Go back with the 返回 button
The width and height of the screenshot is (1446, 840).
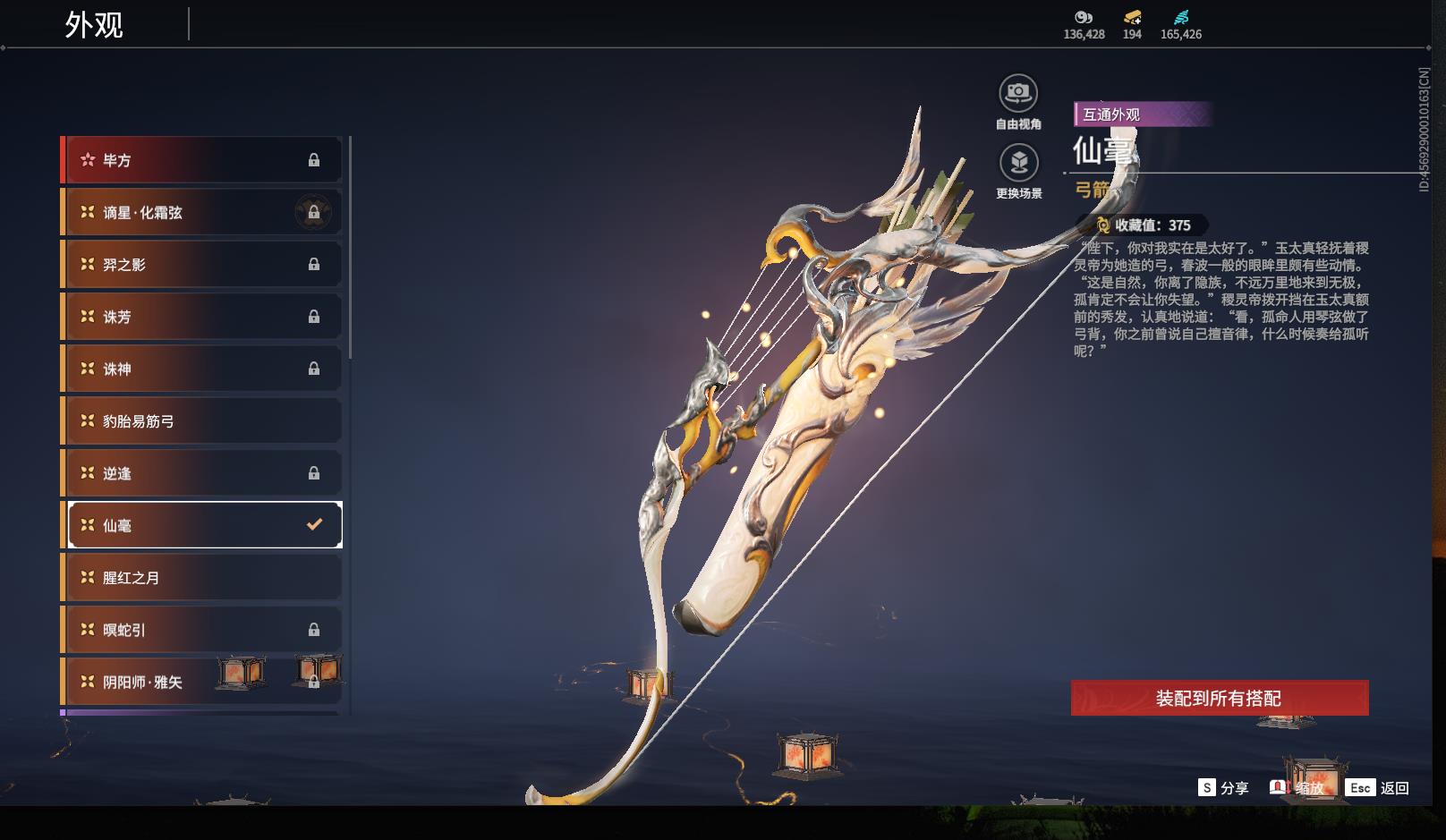pos(1378,788)
